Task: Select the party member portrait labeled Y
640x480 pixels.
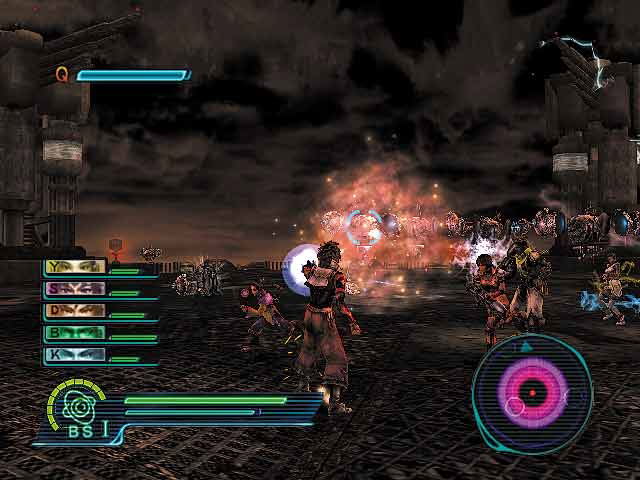Action: 75,267
